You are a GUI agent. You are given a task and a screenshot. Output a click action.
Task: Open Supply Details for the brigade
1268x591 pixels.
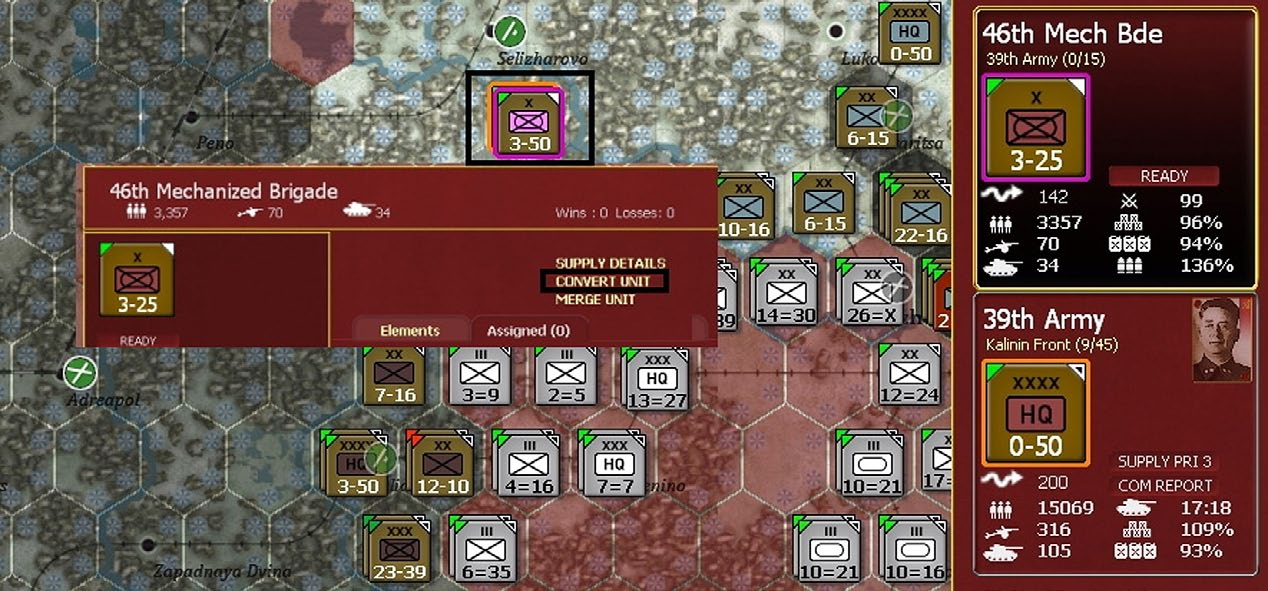point(610,263)
